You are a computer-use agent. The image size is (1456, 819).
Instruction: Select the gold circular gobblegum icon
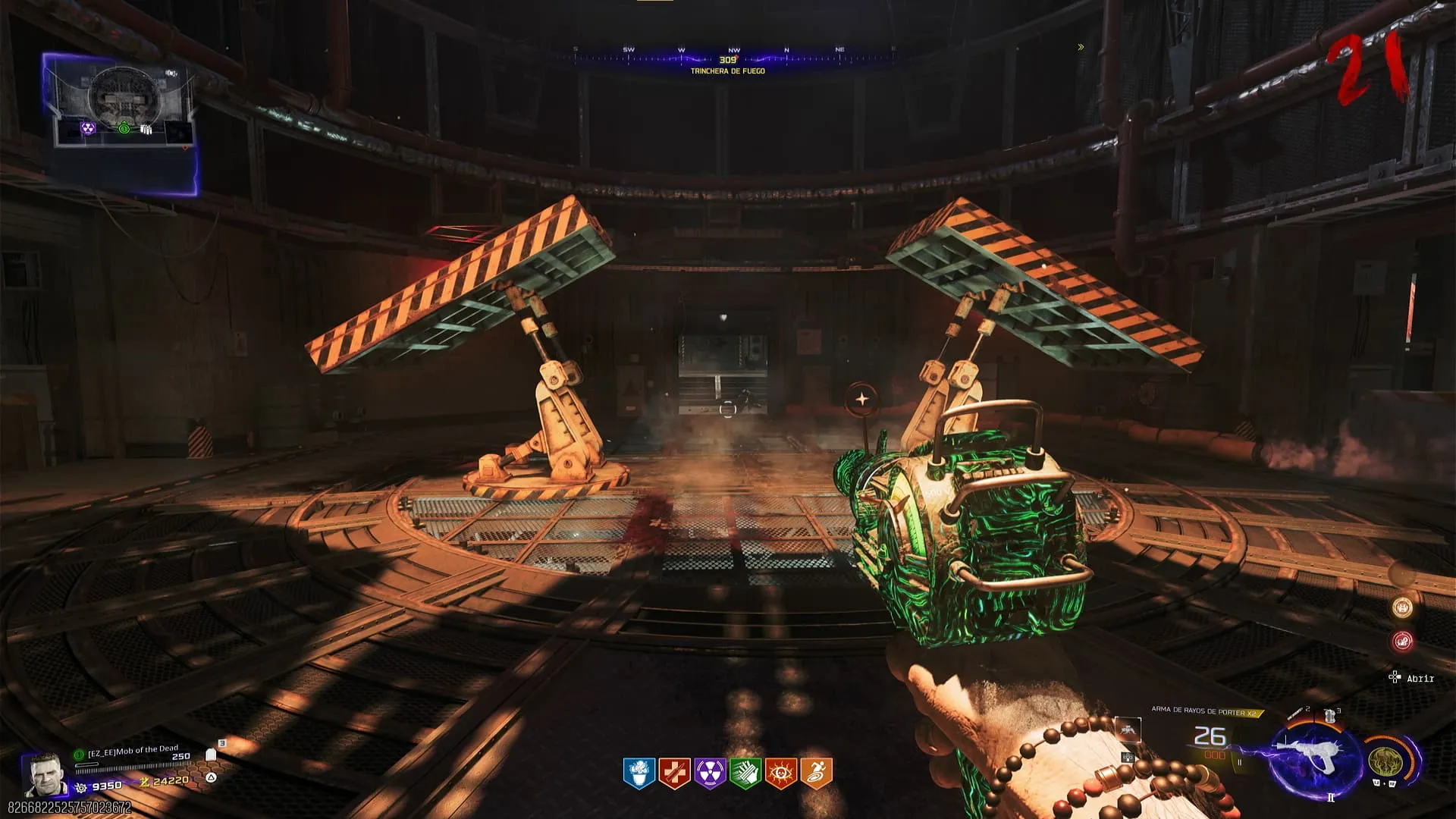coord(1402,607)
